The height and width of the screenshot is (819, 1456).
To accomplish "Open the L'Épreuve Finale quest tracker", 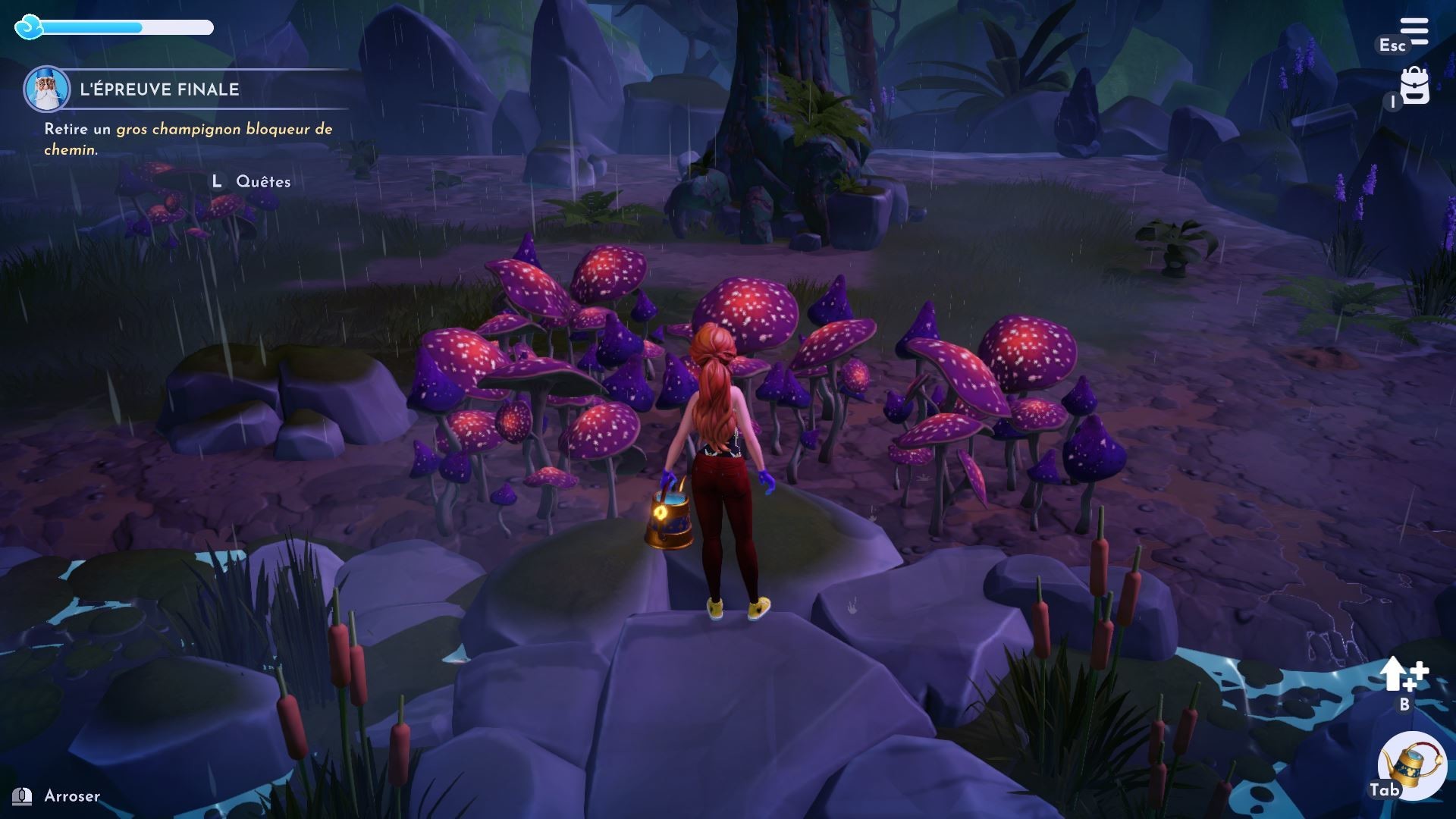I will (159, 89).
